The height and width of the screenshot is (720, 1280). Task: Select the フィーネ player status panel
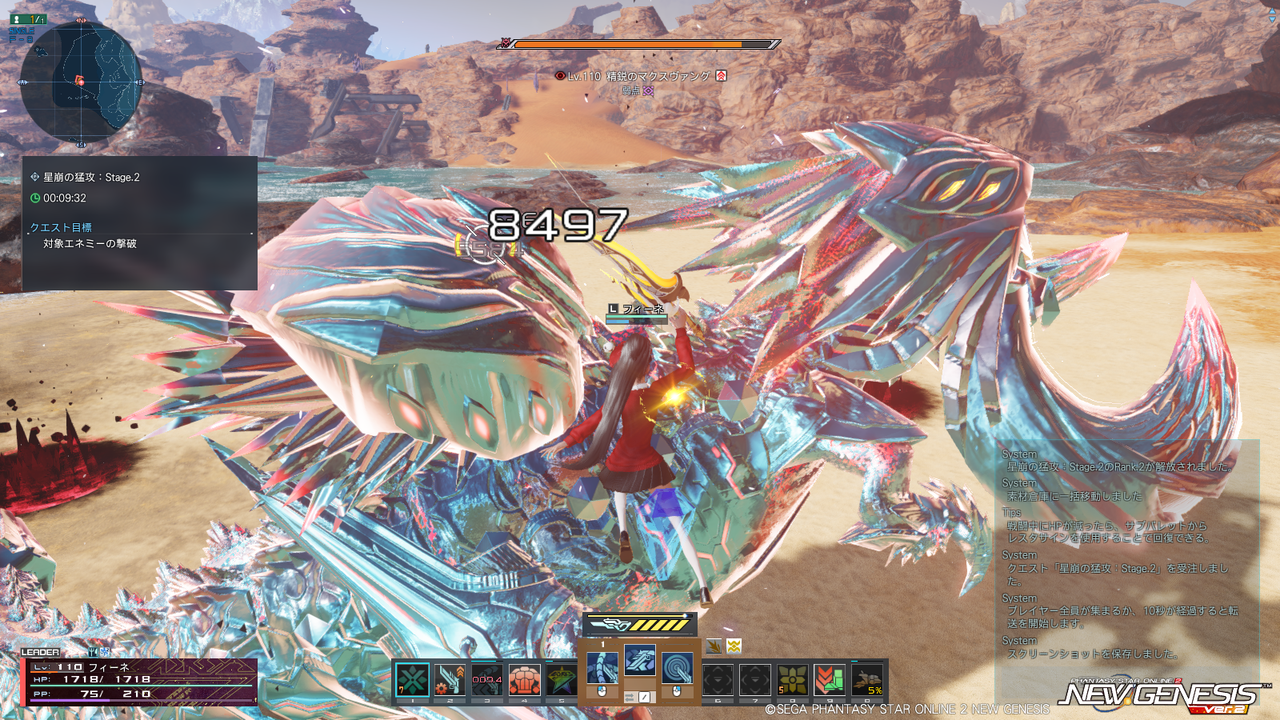[x=138, y=680]
